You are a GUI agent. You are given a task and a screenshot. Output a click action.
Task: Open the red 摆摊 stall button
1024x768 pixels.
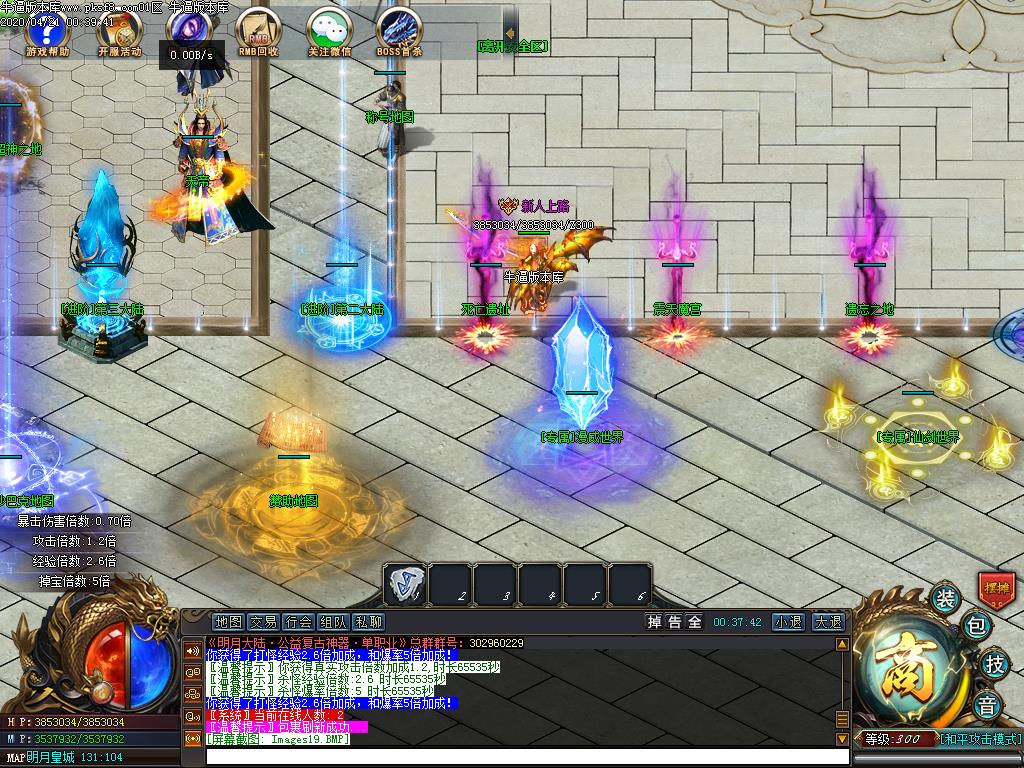tap(996, 588)
